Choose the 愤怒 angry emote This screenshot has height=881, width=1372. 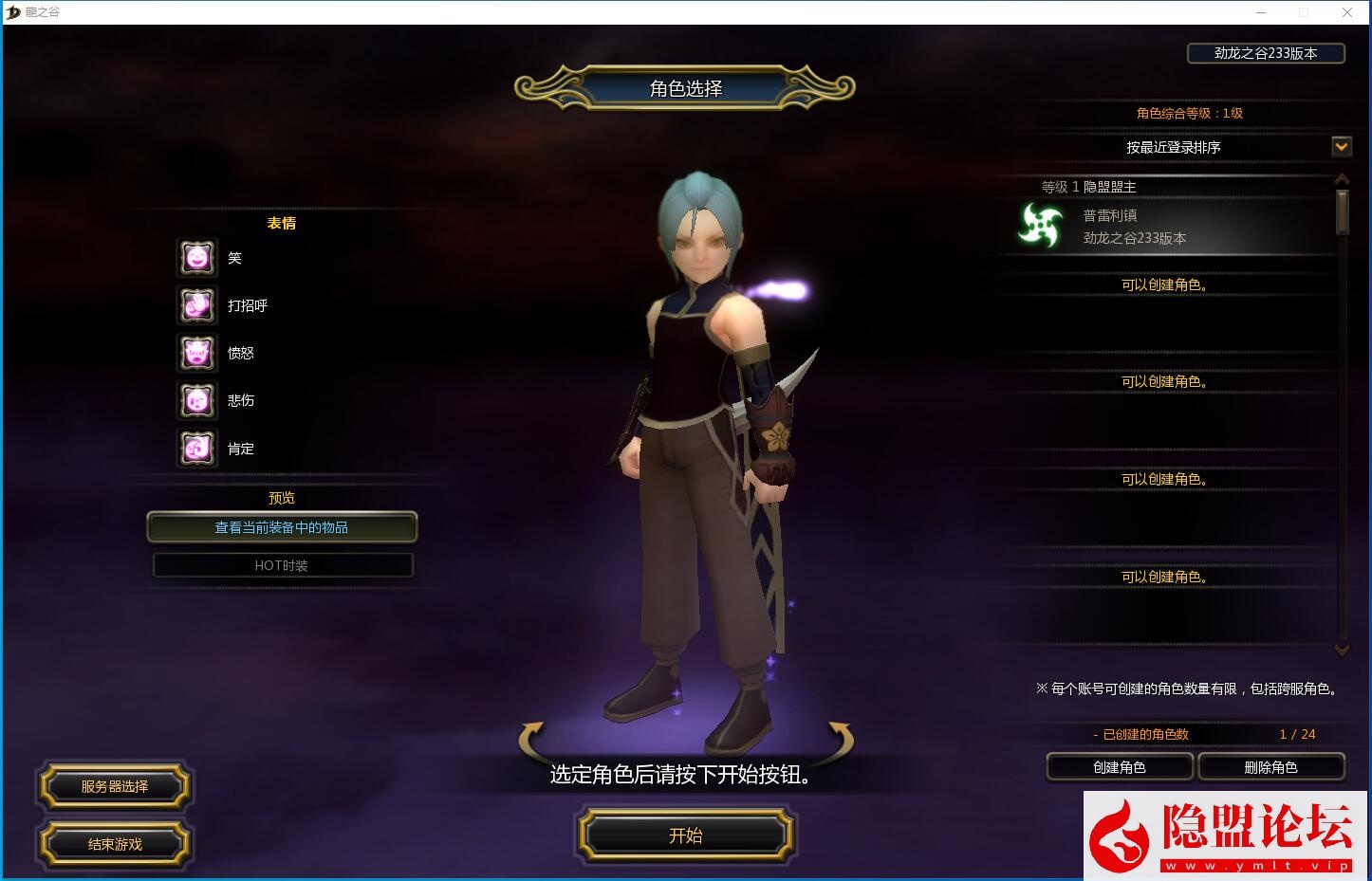coord(197,353)
